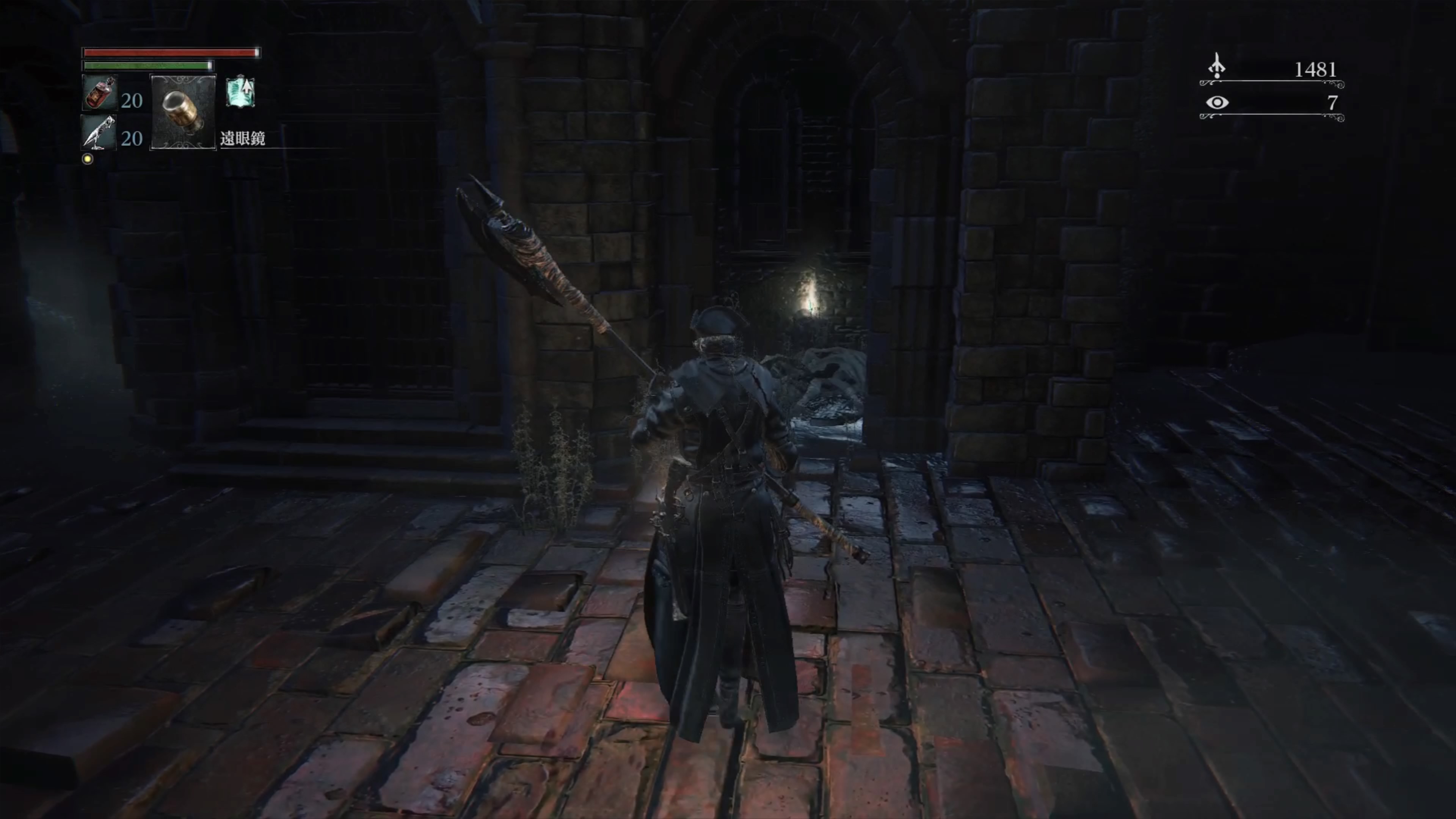Use the monocular quick item slot
The height and width of the screenshot is (819, 1456).
tap(182, 112)
